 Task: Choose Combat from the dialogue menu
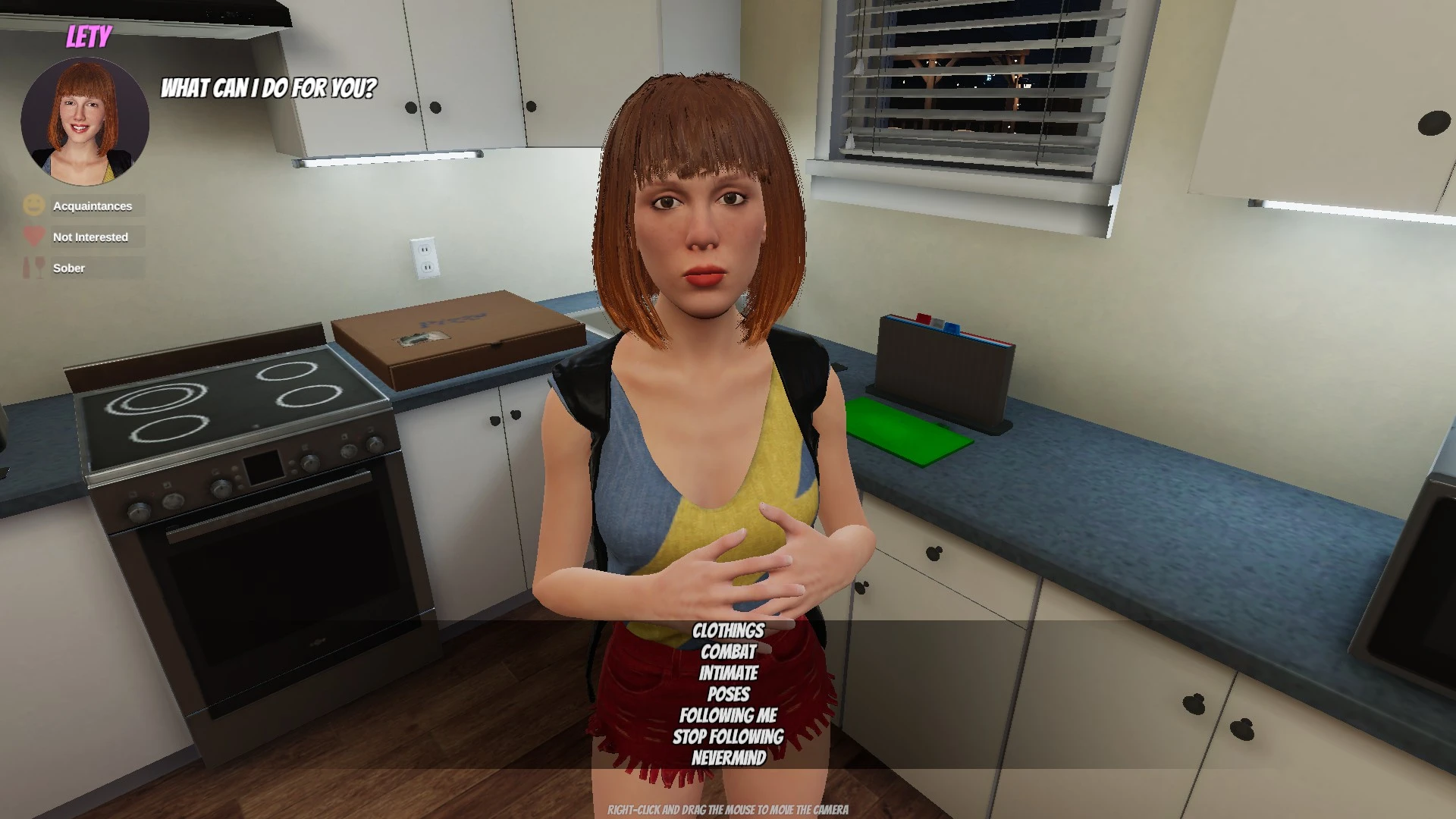click(728, 651)
